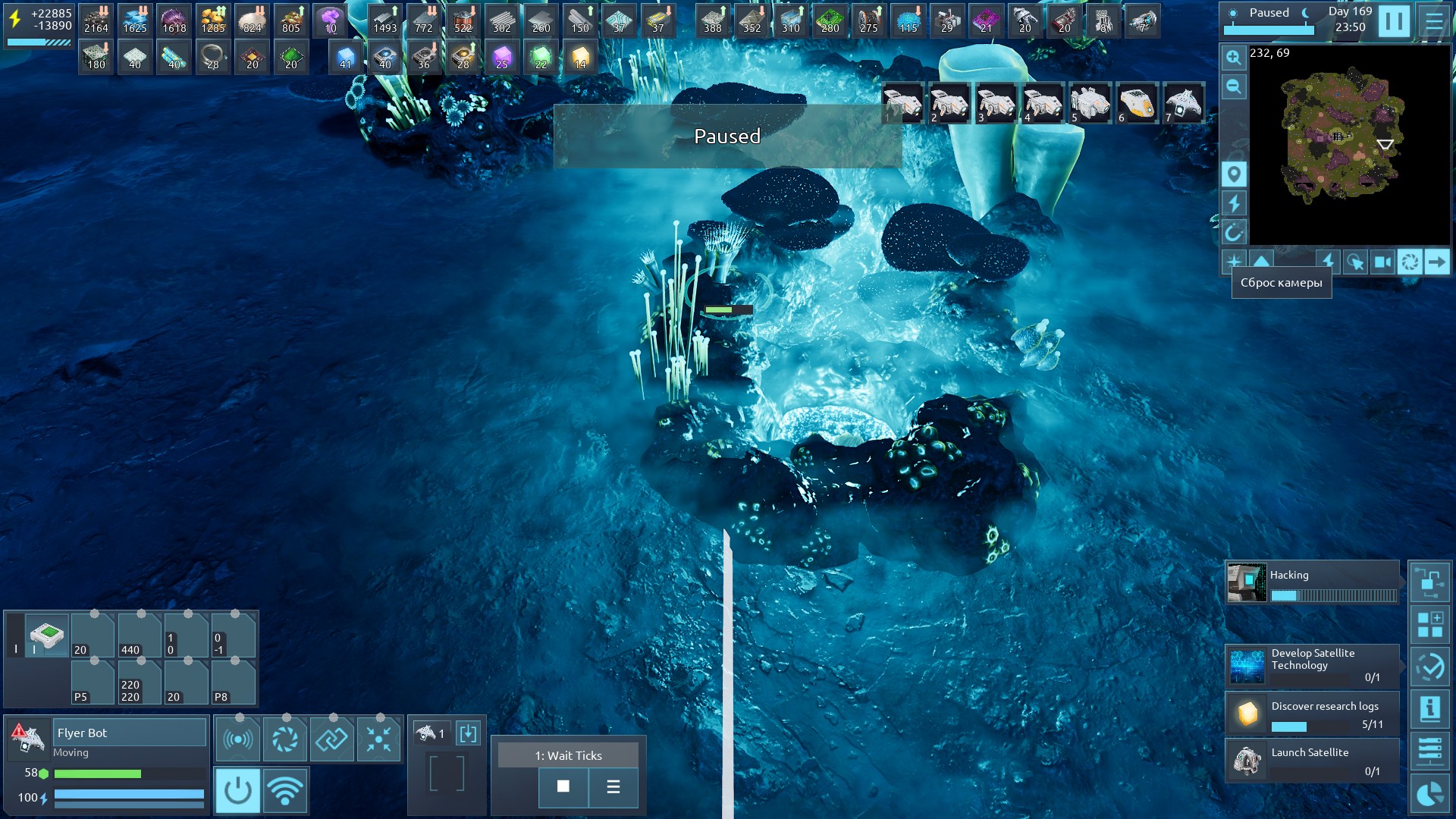Open the Hacking research progress panel
This screenshot has width=1456, height=819.
(1312, 582)
